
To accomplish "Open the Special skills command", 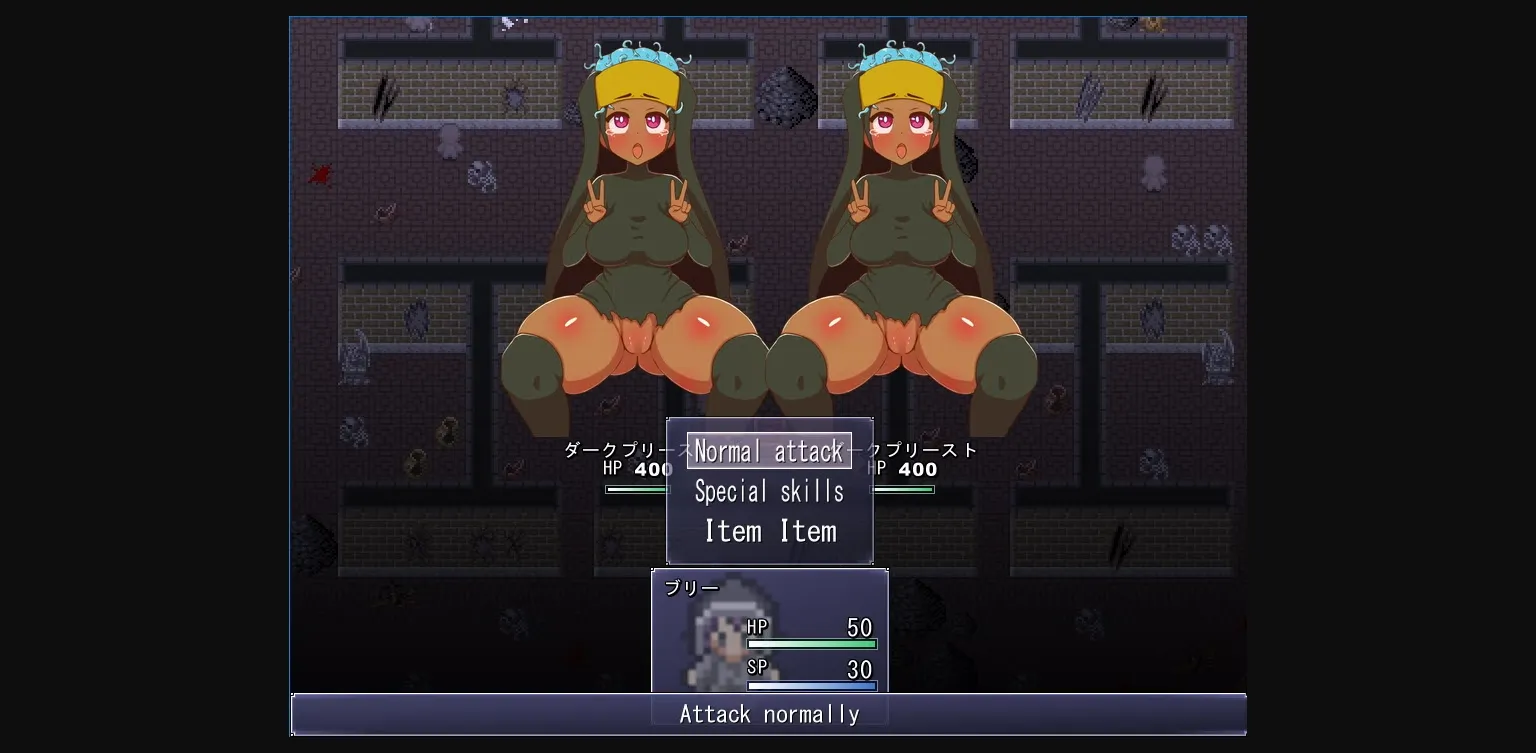I will pyautogui.click(x=768, y=491).
